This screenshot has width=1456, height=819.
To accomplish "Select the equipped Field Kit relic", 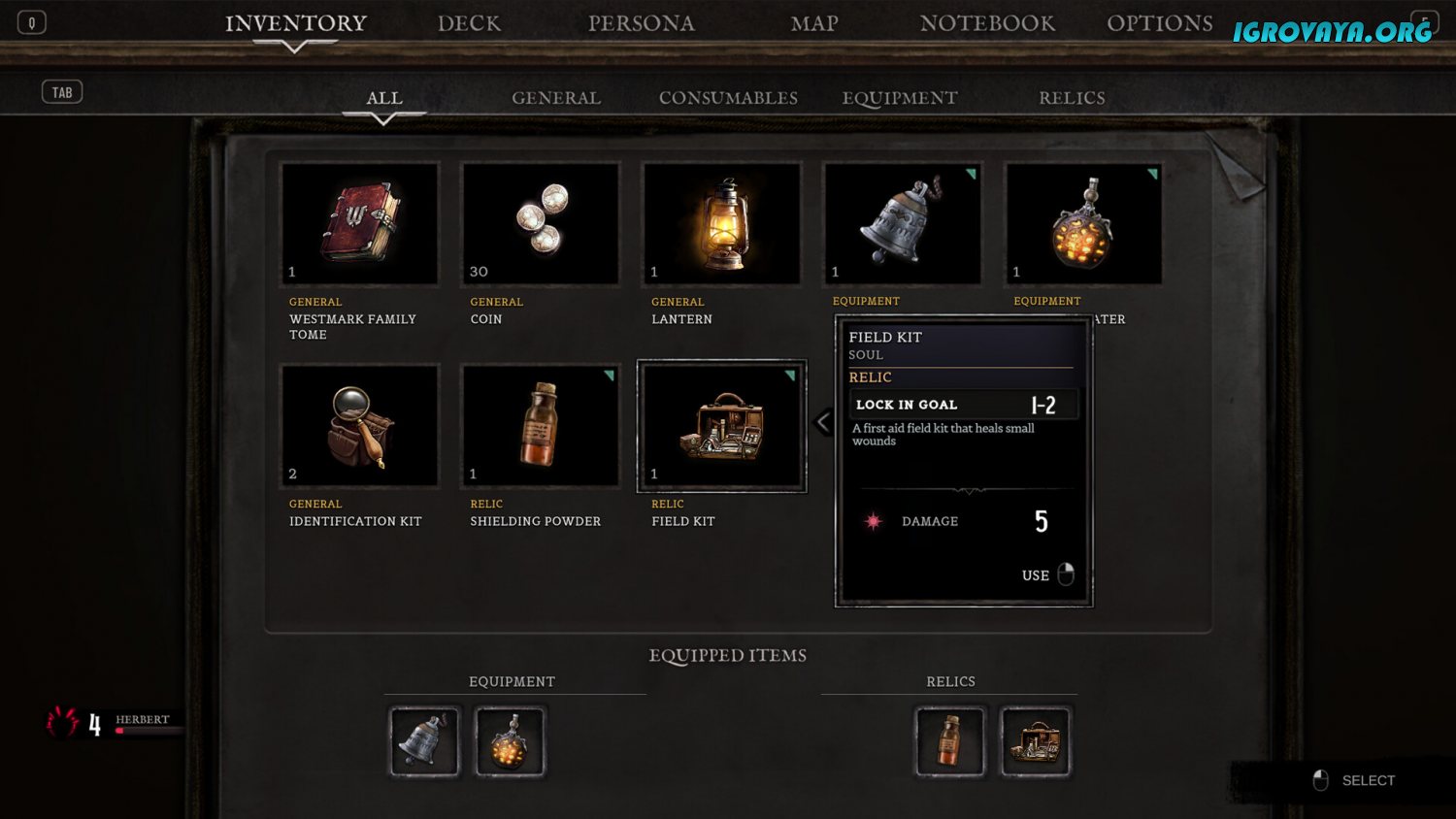I will (1035, 742).
